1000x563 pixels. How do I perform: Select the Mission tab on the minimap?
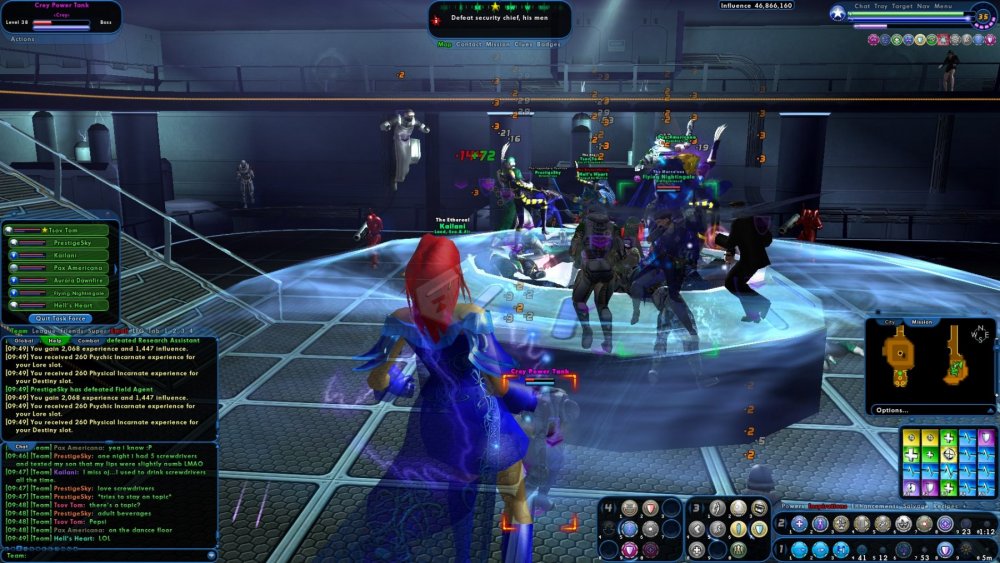[922, 322]
